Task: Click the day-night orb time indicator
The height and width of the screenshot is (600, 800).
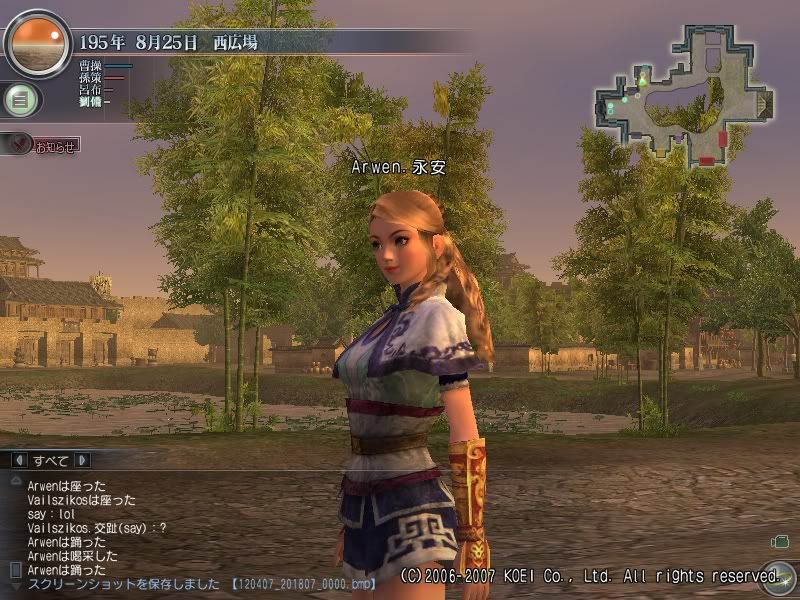Action: click(x=36, y=43)
